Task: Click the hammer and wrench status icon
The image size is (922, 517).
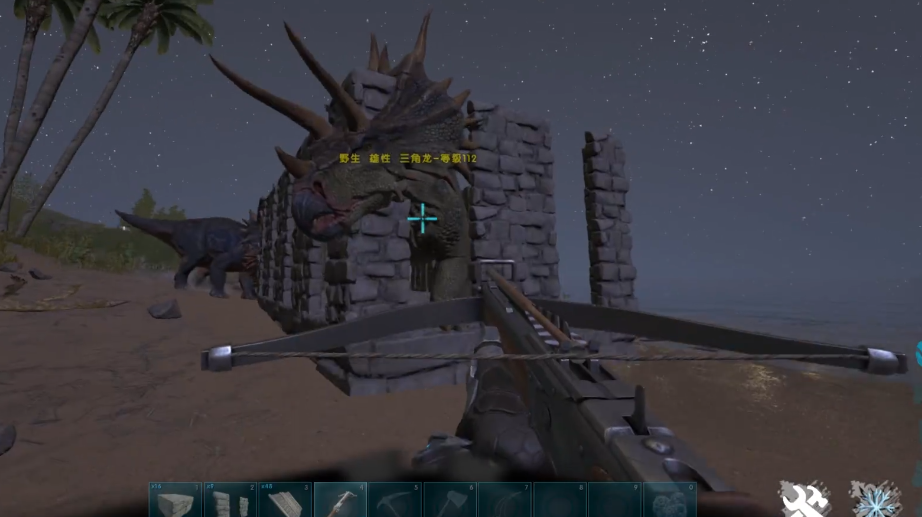Action: point(805,497)
